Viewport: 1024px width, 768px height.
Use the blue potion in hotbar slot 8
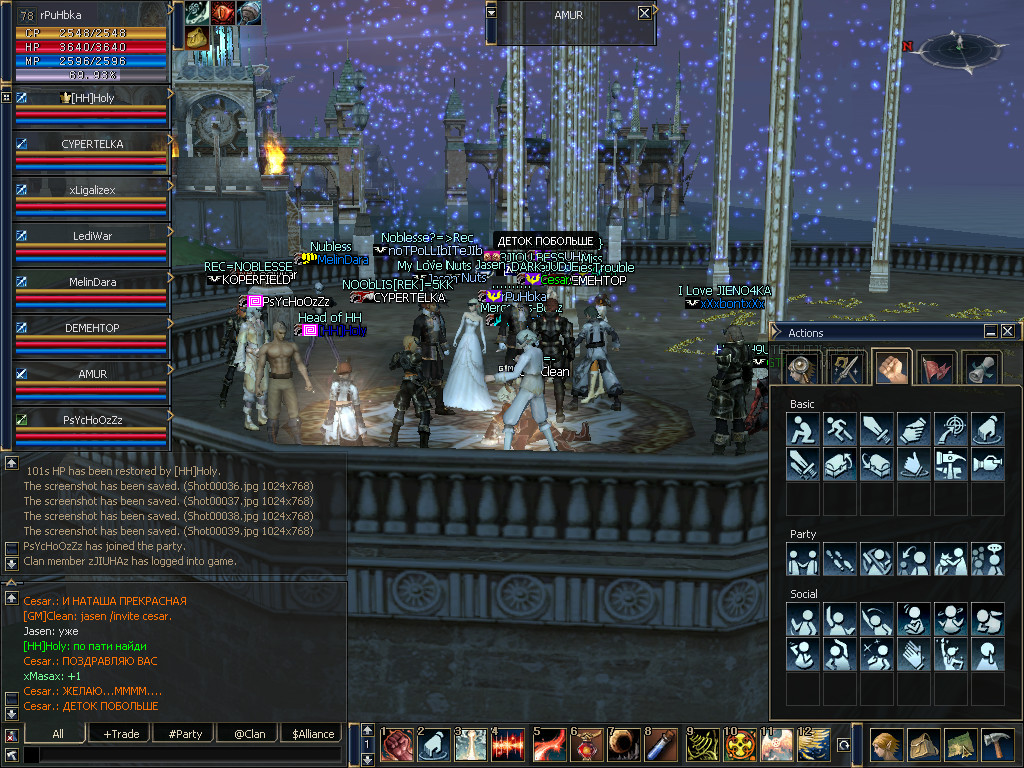662,744
